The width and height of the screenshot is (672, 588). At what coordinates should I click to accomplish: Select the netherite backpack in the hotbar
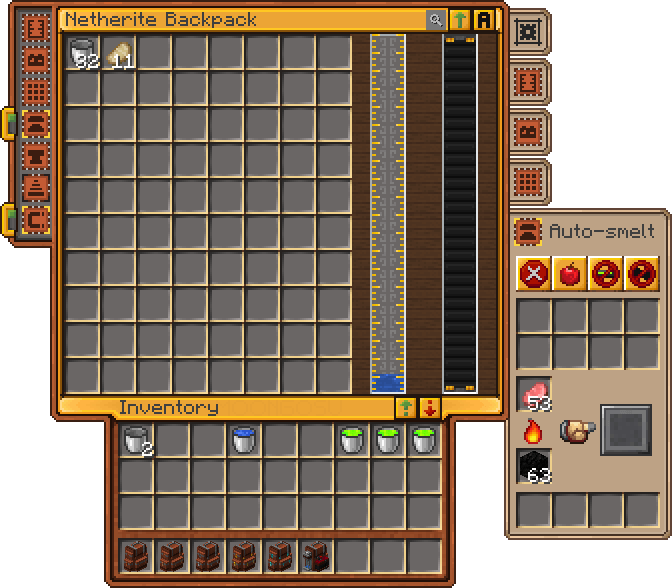coord(316,556)
